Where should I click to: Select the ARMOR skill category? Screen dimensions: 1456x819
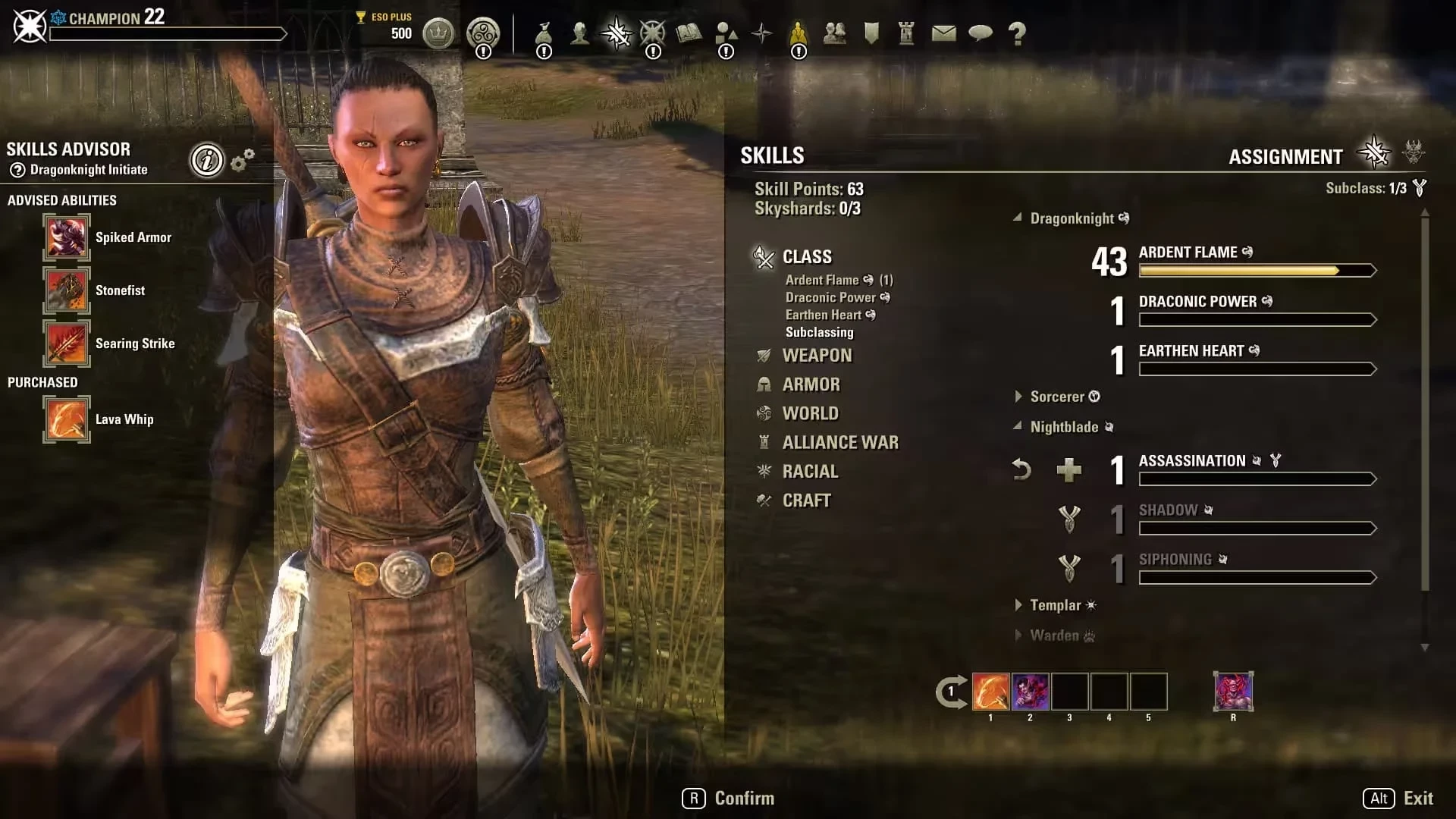[x=811, y=384]
